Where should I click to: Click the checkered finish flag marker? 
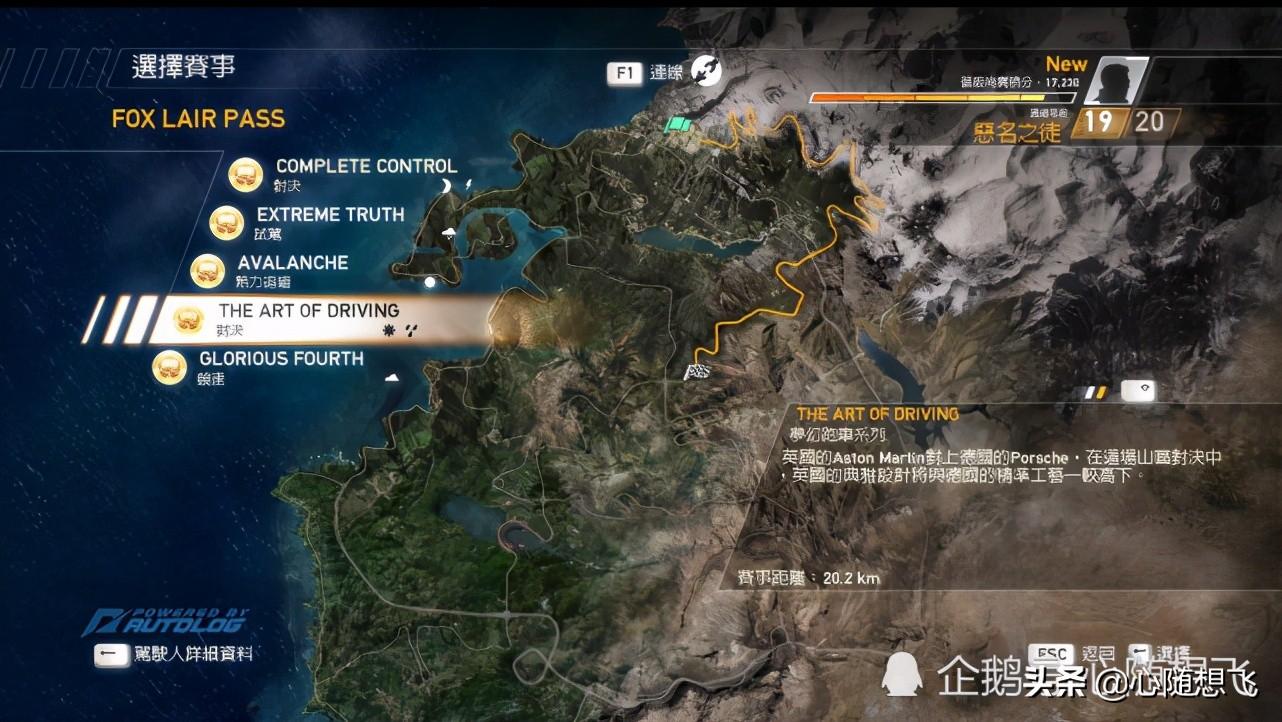click(x=696, y=373)
